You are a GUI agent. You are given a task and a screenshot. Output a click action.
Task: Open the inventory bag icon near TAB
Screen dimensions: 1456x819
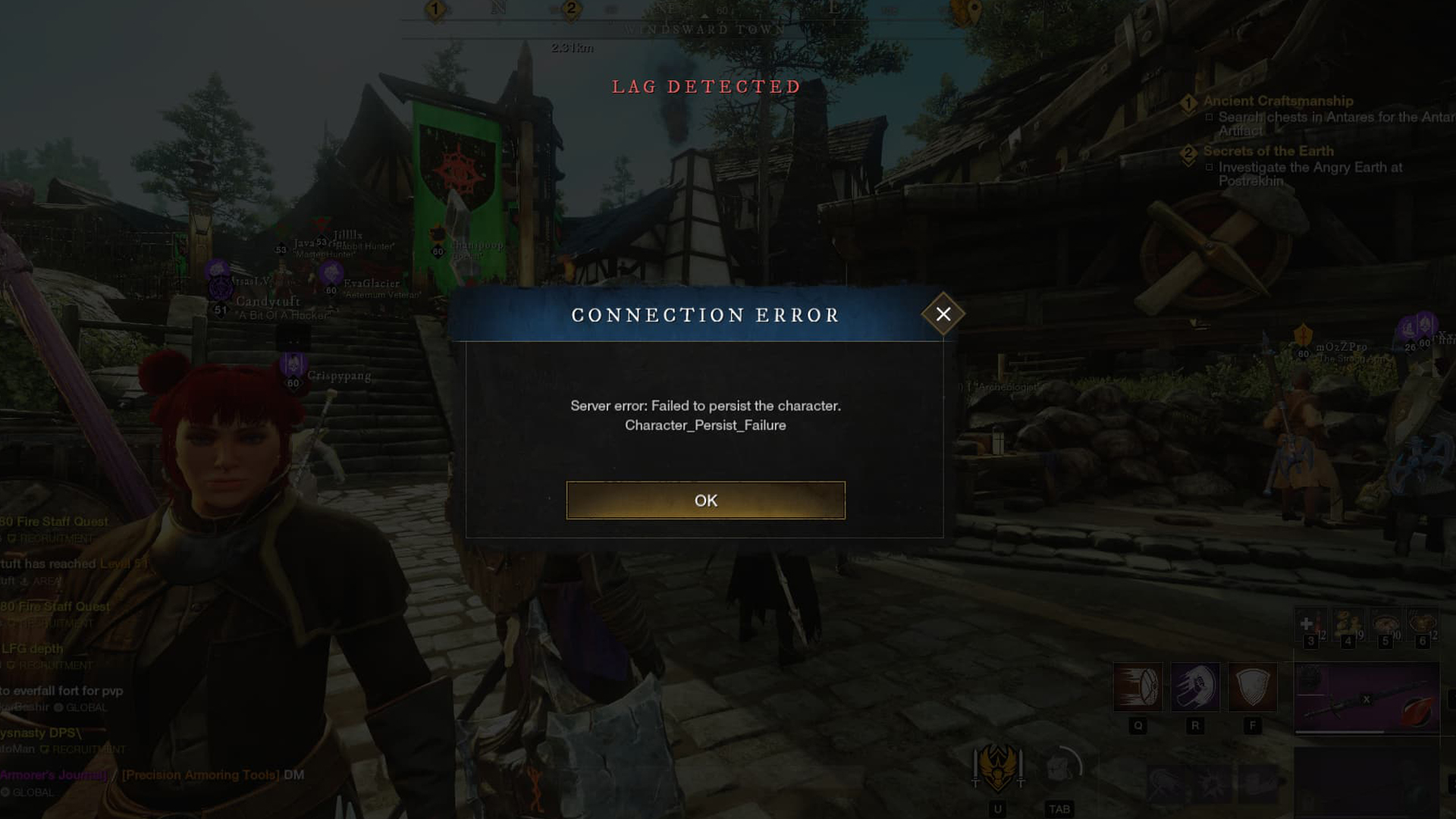[x=1059, y=766]
